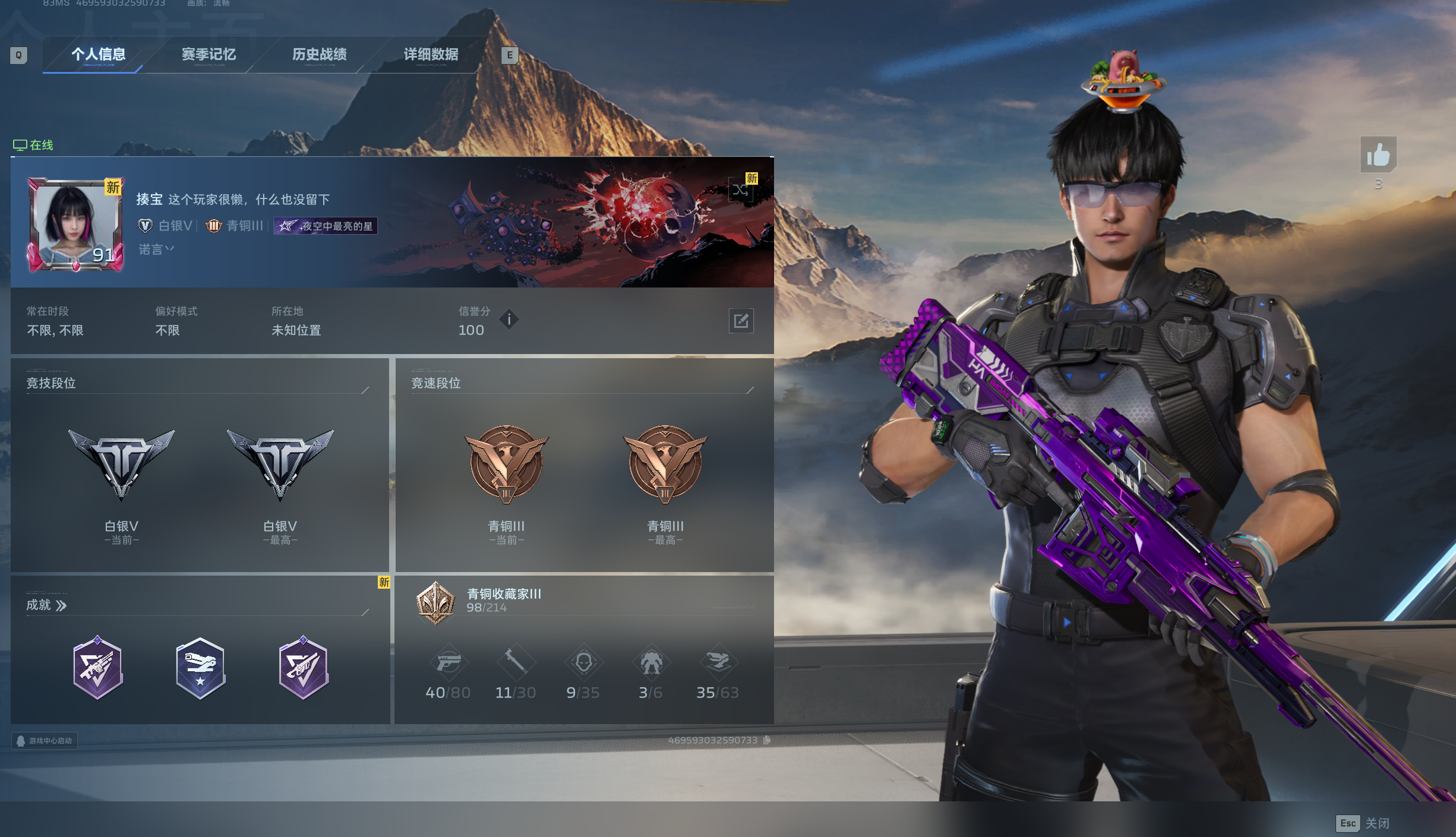
Task: Select the 夜空中最亮的星 title badge
Action: (326, 226)
